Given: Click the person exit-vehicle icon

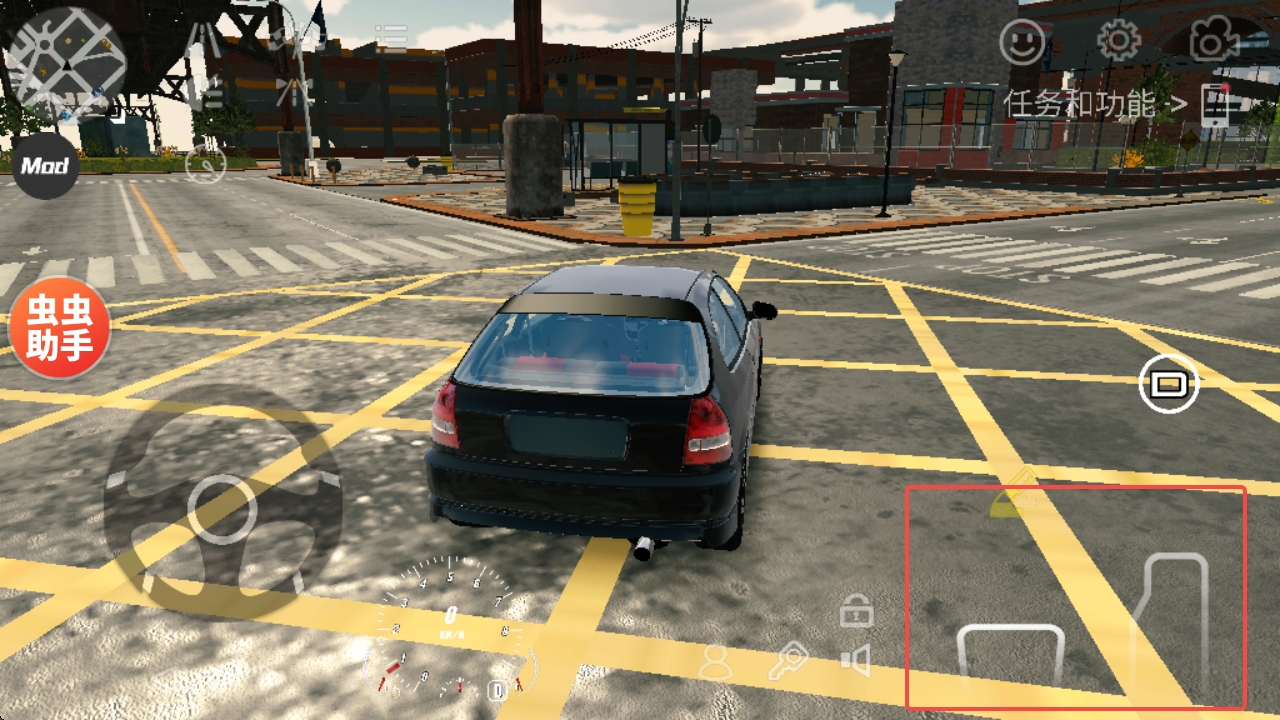Looking at the screenshot, I should tap(715, 662).
